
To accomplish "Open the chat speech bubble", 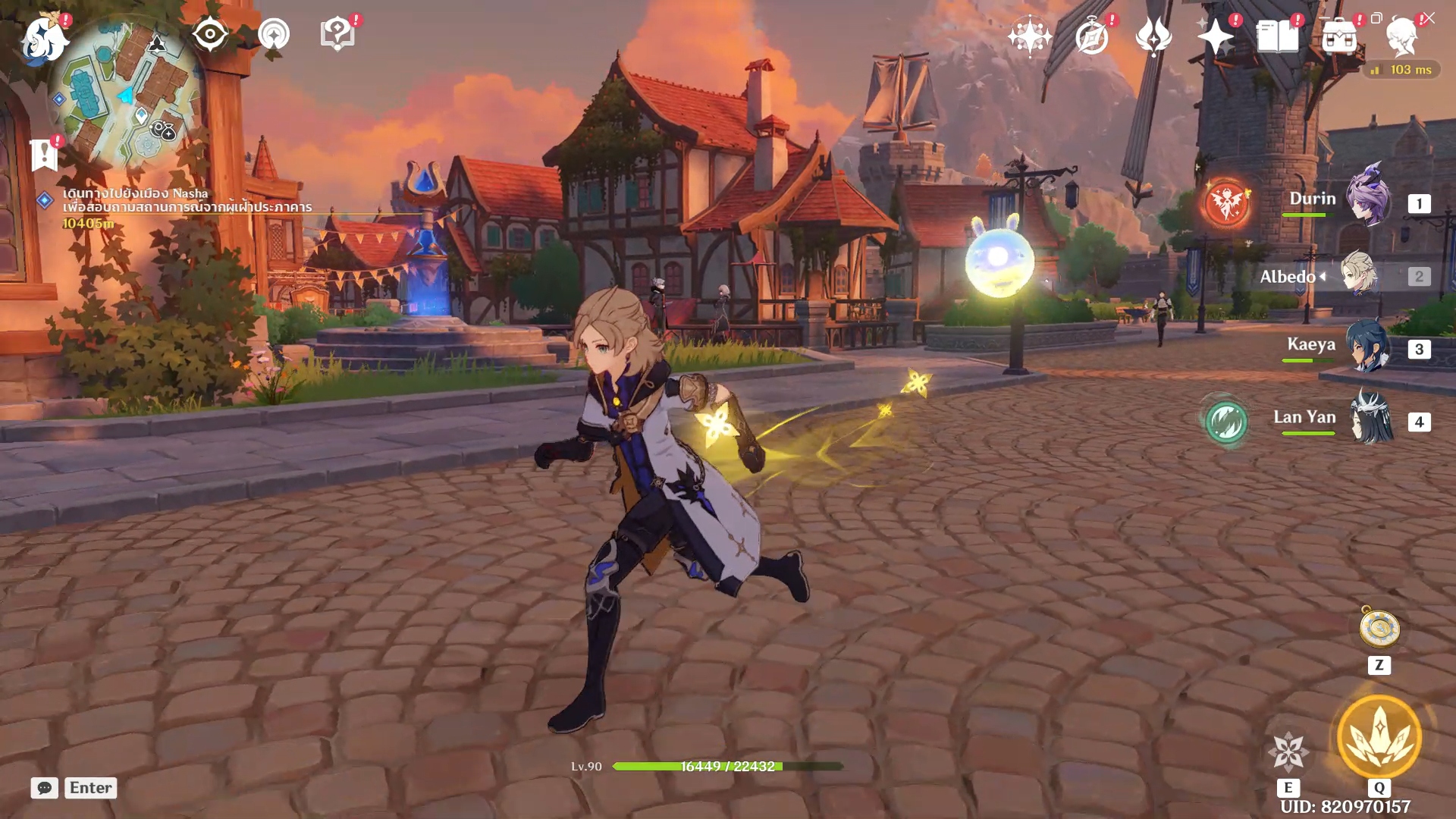I will pos(45,788).
